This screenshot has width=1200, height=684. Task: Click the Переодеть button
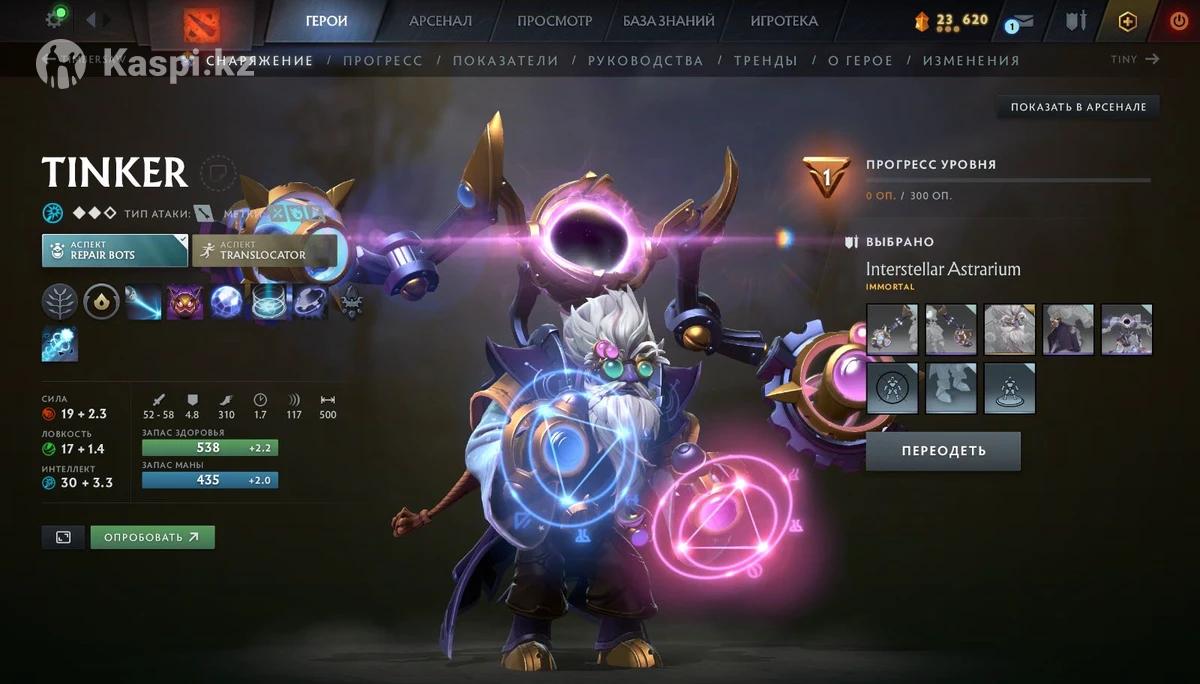[943, 451]
